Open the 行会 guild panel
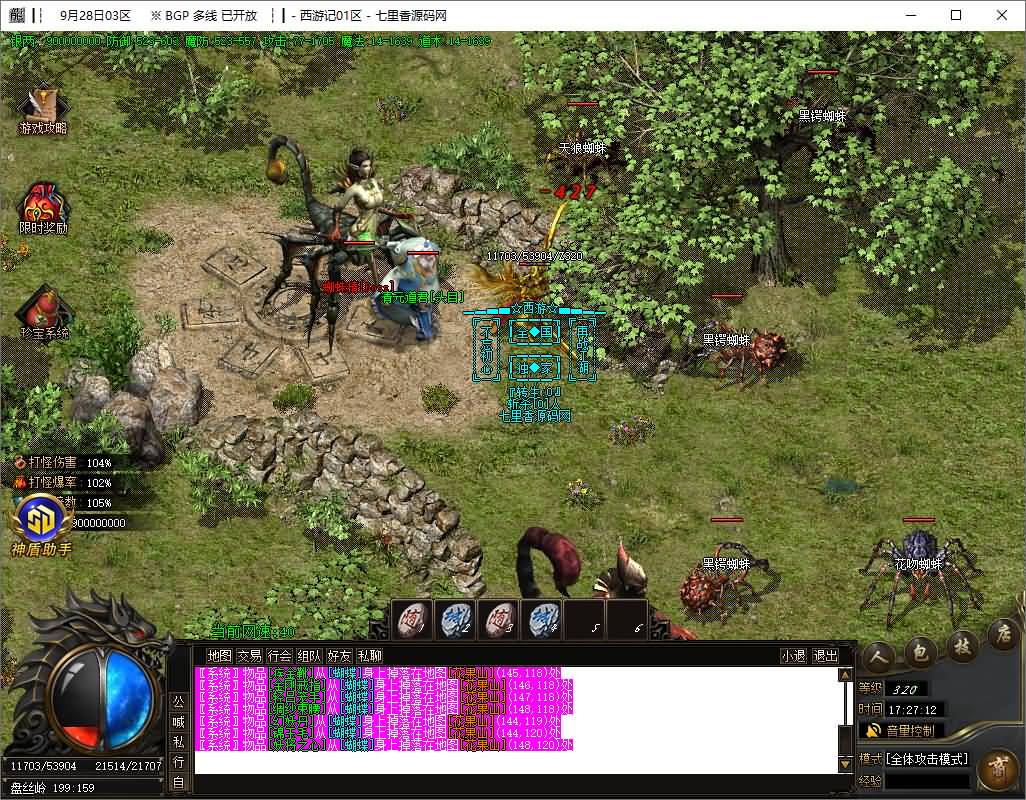 pyautogui.click(x=279, y=656)
